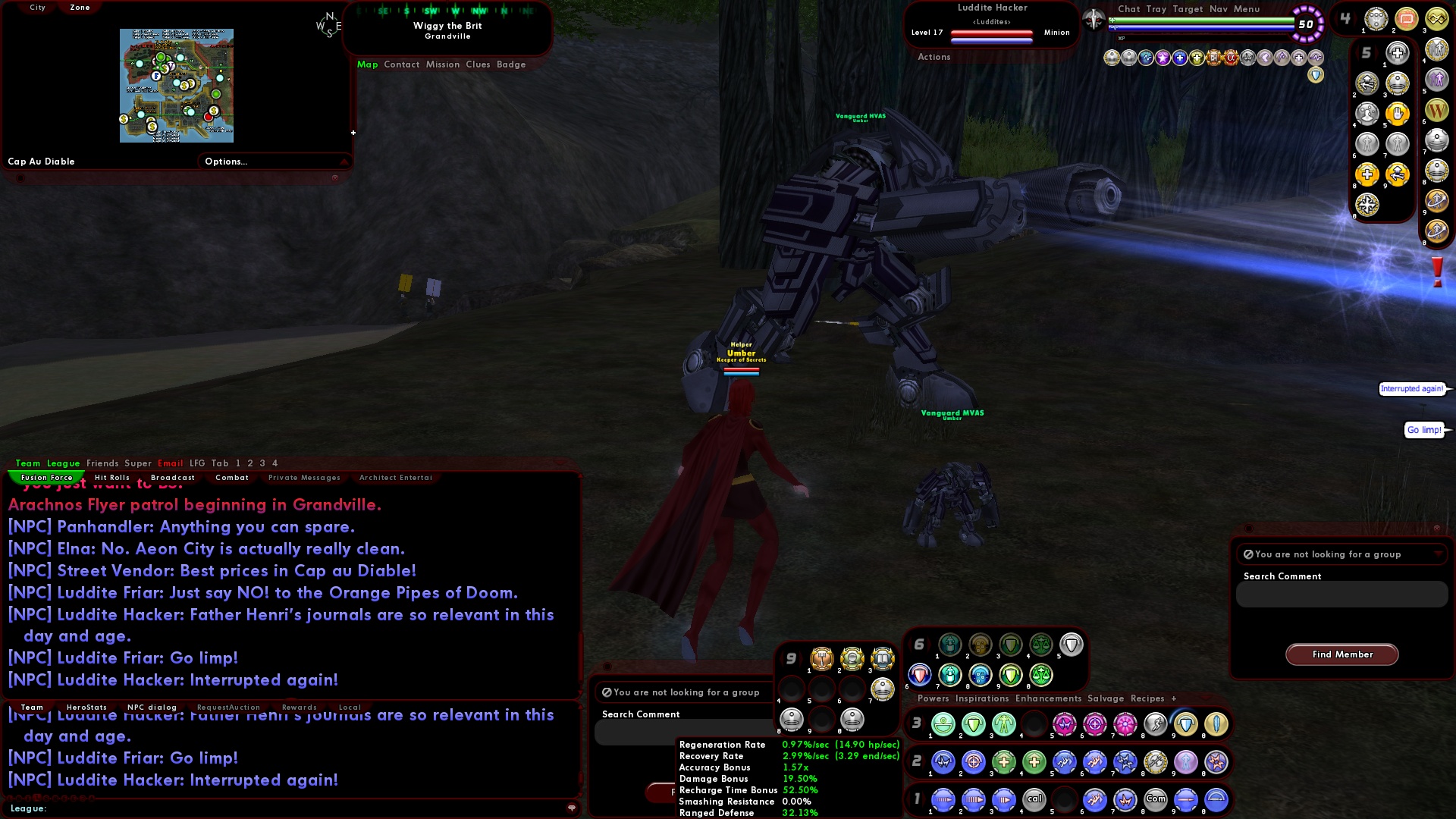Image resolution: width=1456 pixels, height=819 pixels.
Task: Click the + to add a new power tray
Action: pyautogui.click(x=1174, y=698)
